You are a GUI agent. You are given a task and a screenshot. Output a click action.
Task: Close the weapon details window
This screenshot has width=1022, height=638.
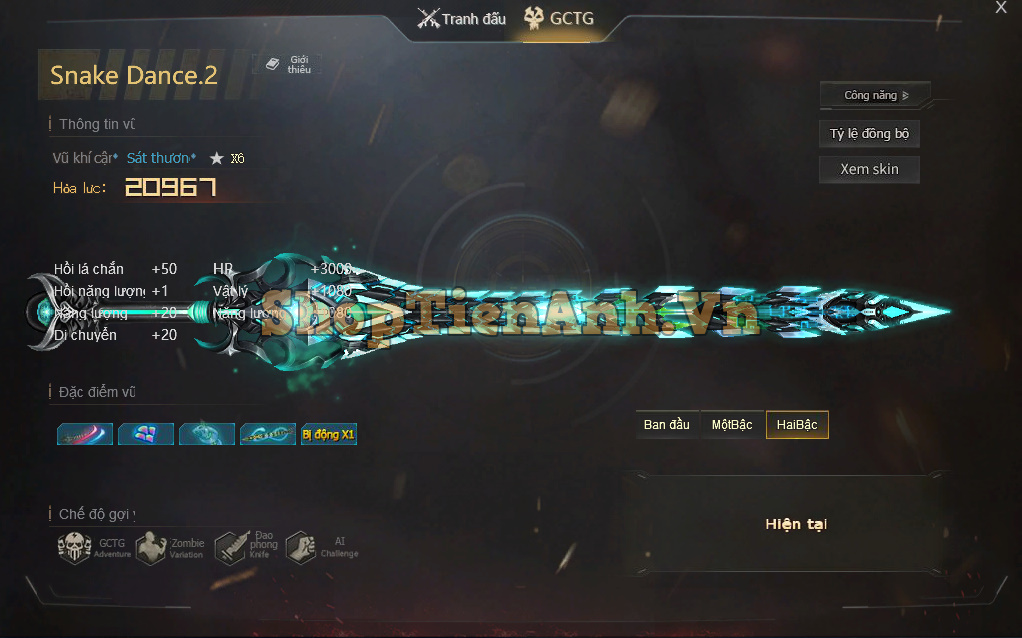(1001, 8)
